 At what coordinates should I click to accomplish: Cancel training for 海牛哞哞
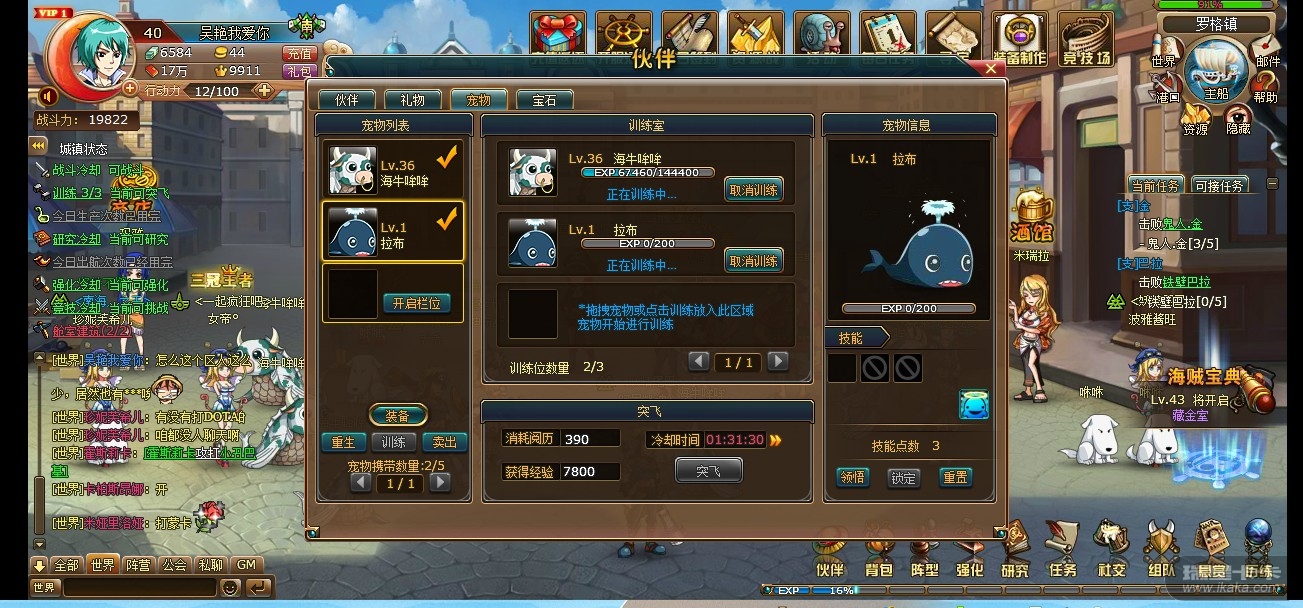coord(753,190)
